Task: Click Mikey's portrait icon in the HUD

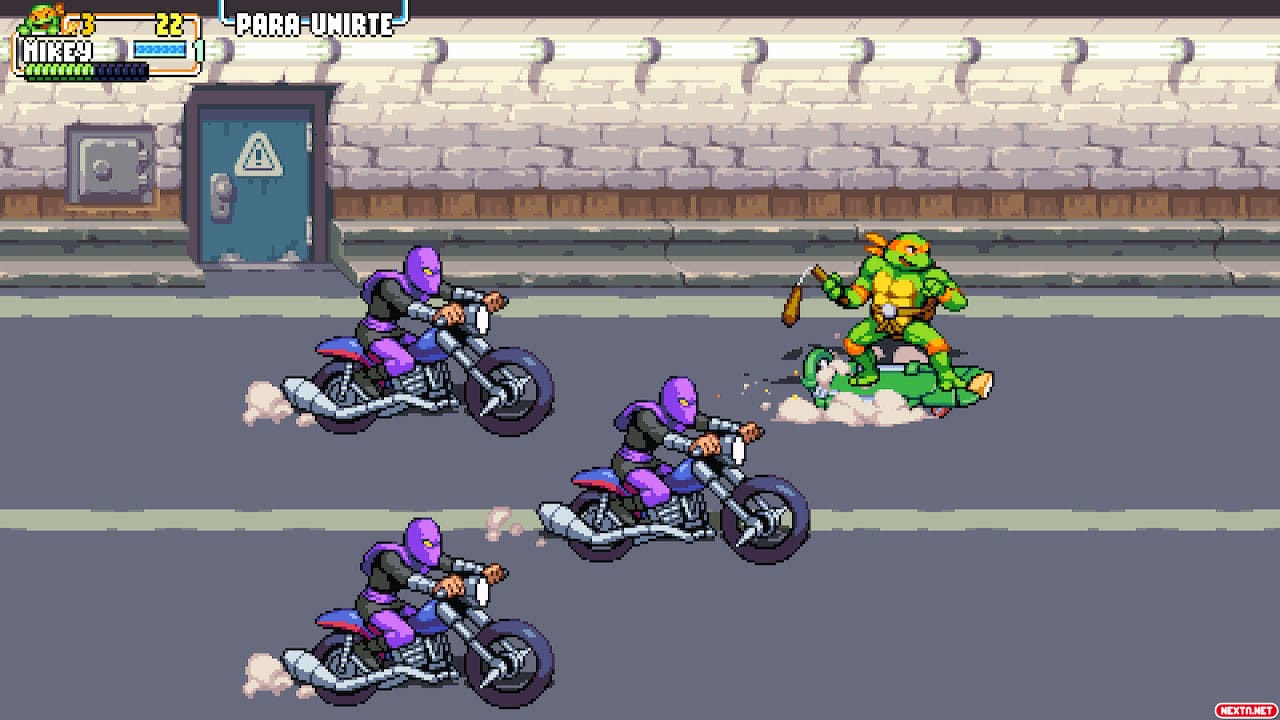Action: (x=38, y=18)
